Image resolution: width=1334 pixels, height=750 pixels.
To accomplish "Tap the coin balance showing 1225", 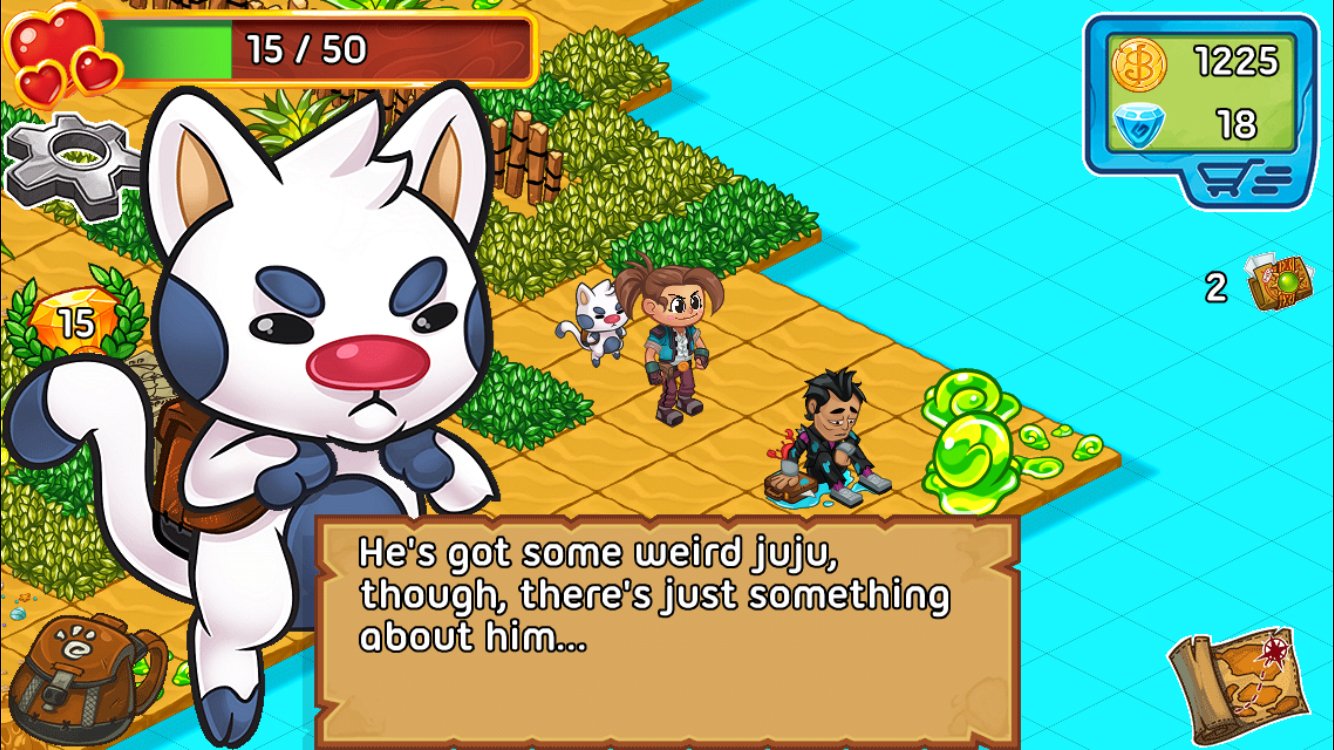I will pyautogui.click(x=1237, y=60).
